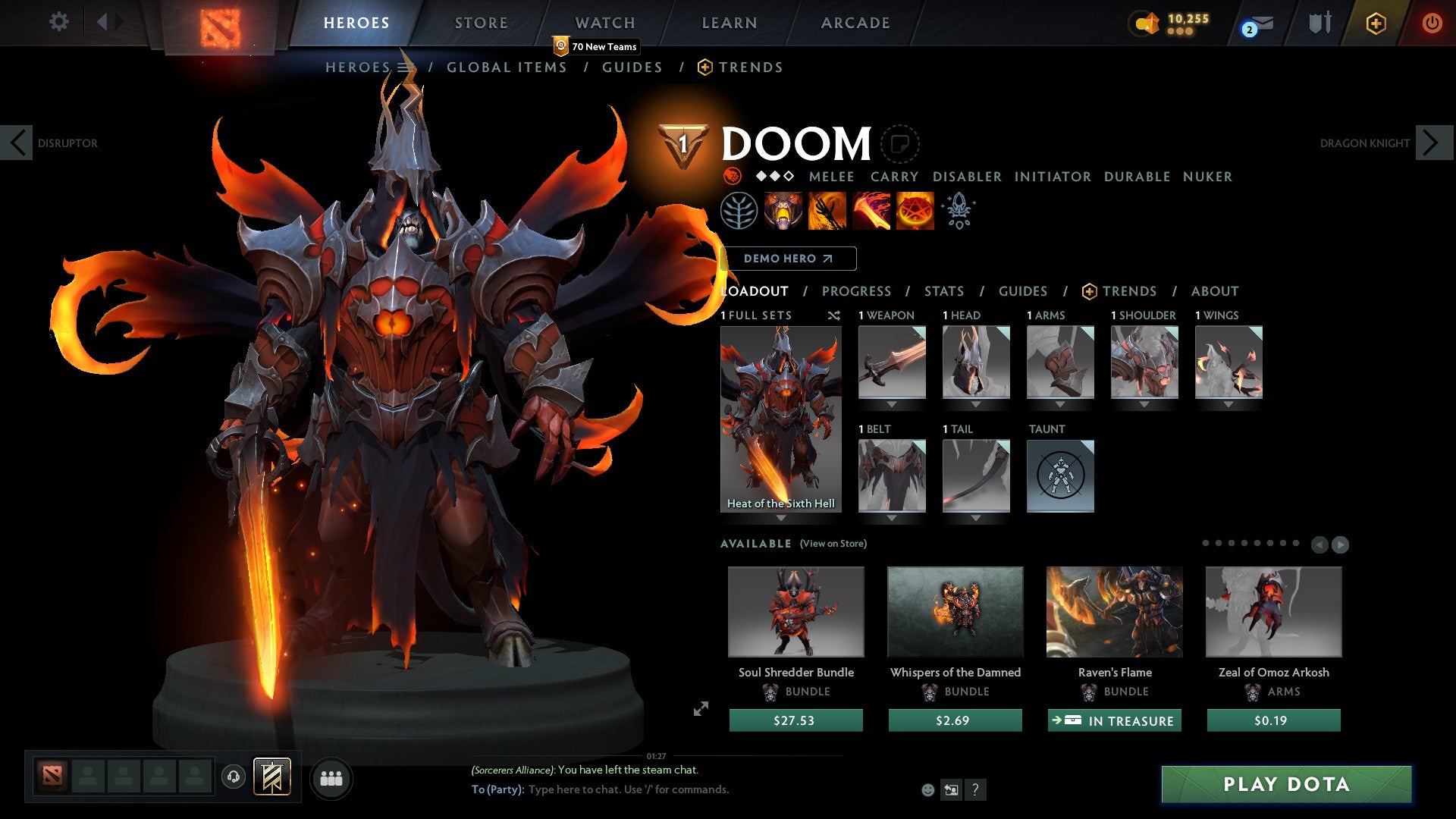Screen dimensions: 1456x819
Task: Click the settings gear icon
Action: (58, 22)
